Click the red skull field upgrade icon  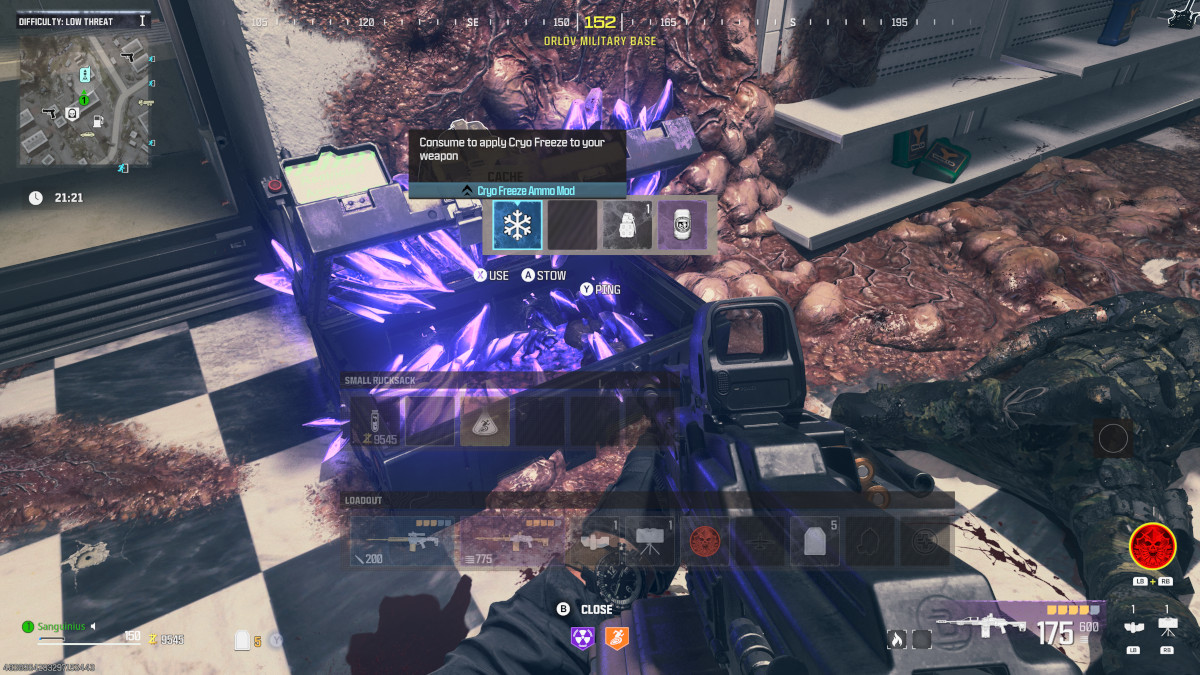1151,547
